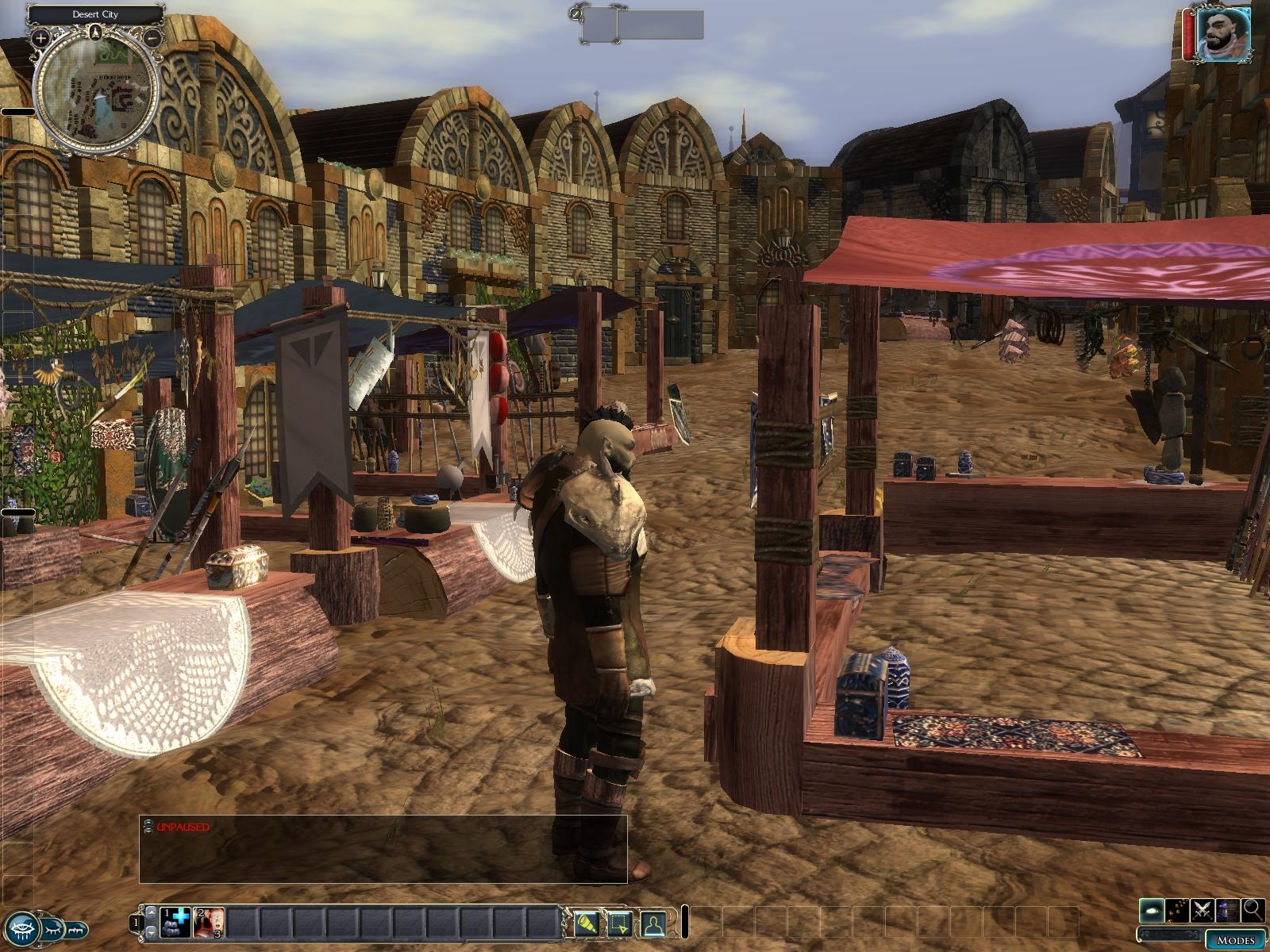Zoom in the minimap with the plus button
The width and height of the screenshot is (1270, 952).
tap(41, 37)
